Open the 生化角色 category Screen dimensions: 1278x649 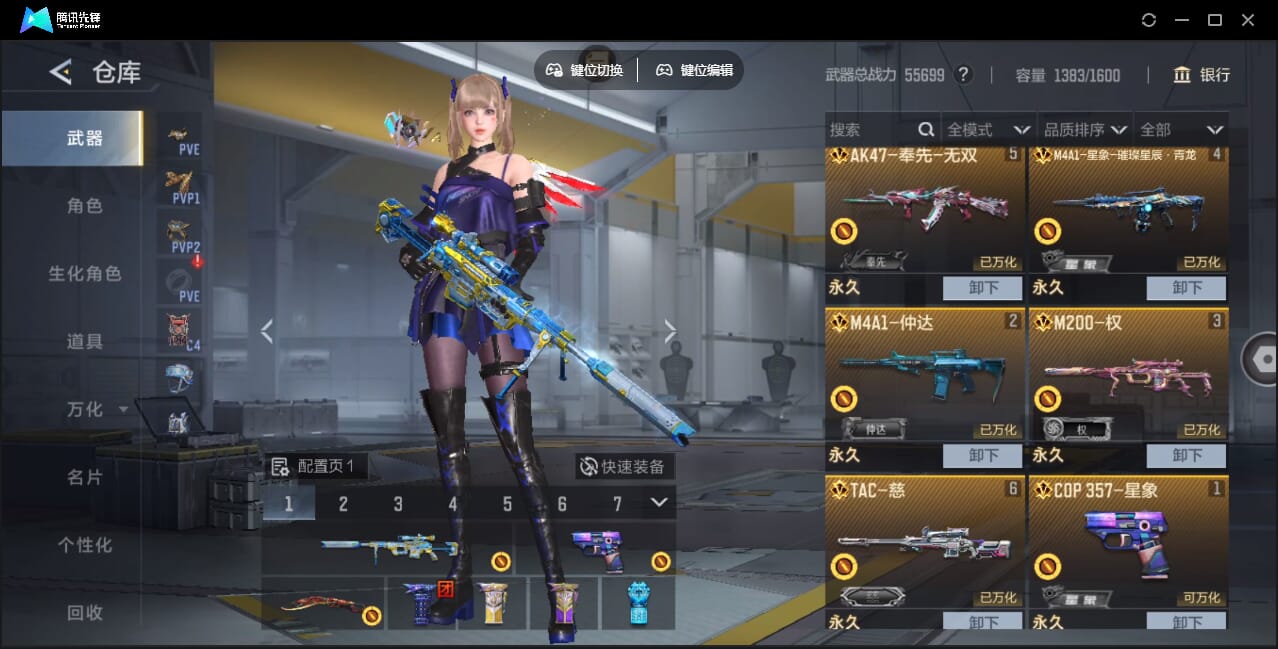(x=84, y=274)
